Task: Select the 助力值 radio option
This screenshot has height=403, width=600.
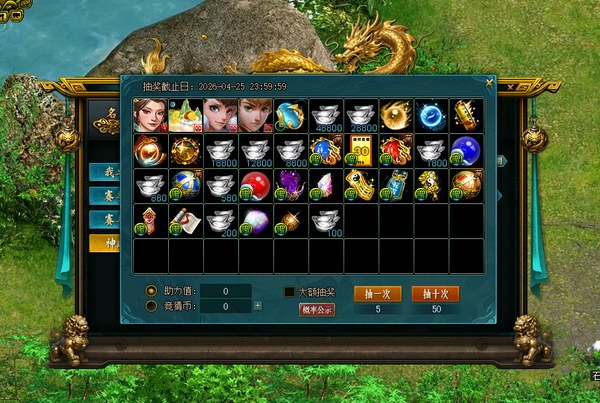Action: coord(151,290)
